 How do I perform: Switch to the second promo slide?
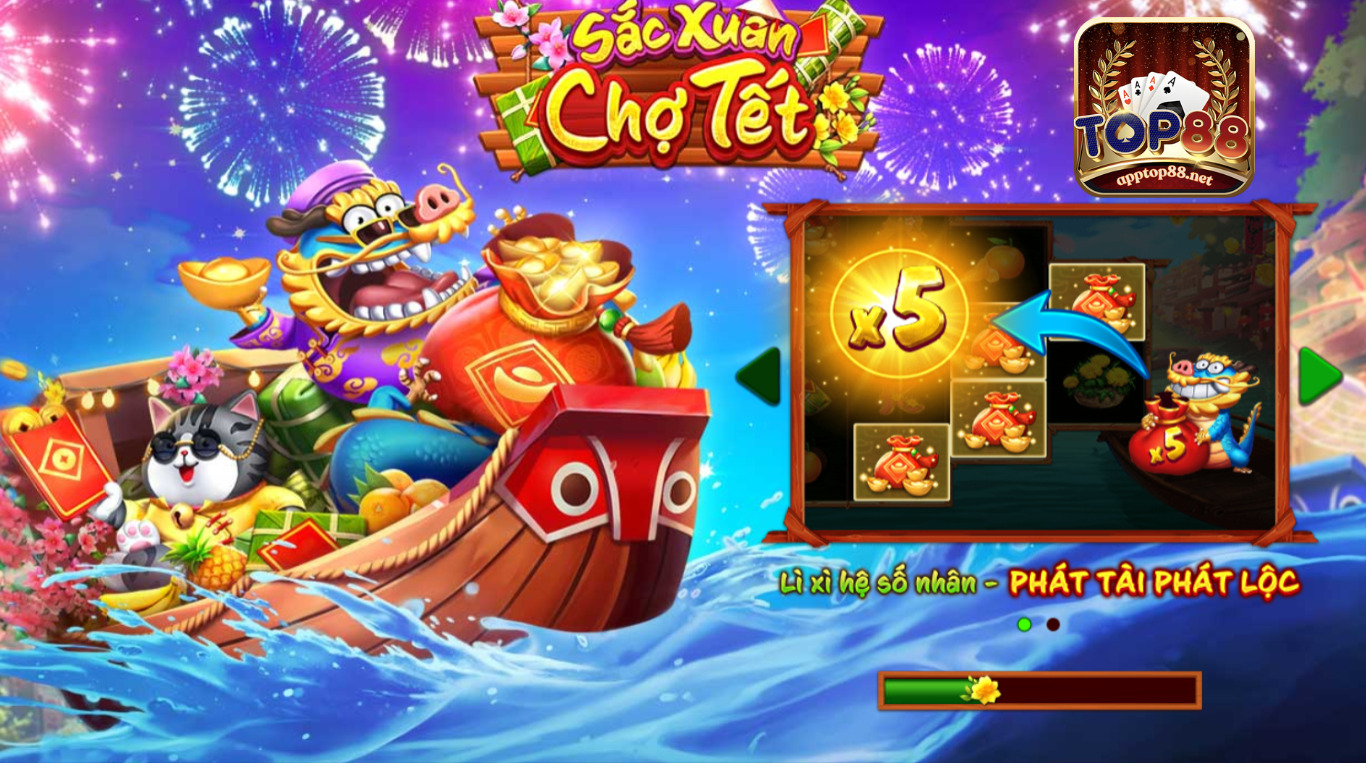1052,623
